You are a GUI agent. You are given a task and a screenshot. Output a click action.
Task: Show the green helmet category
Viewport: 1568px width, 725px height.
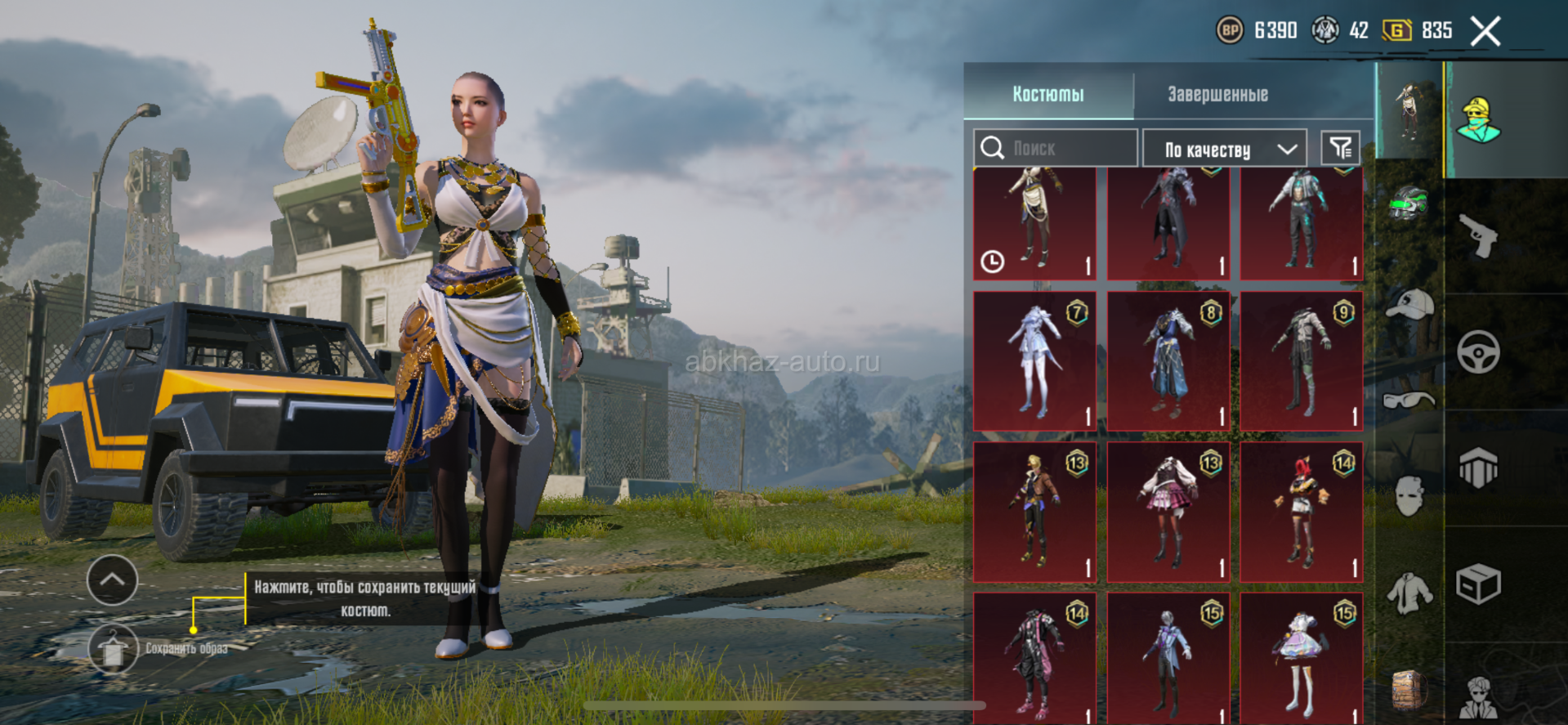click(1409, 204)
